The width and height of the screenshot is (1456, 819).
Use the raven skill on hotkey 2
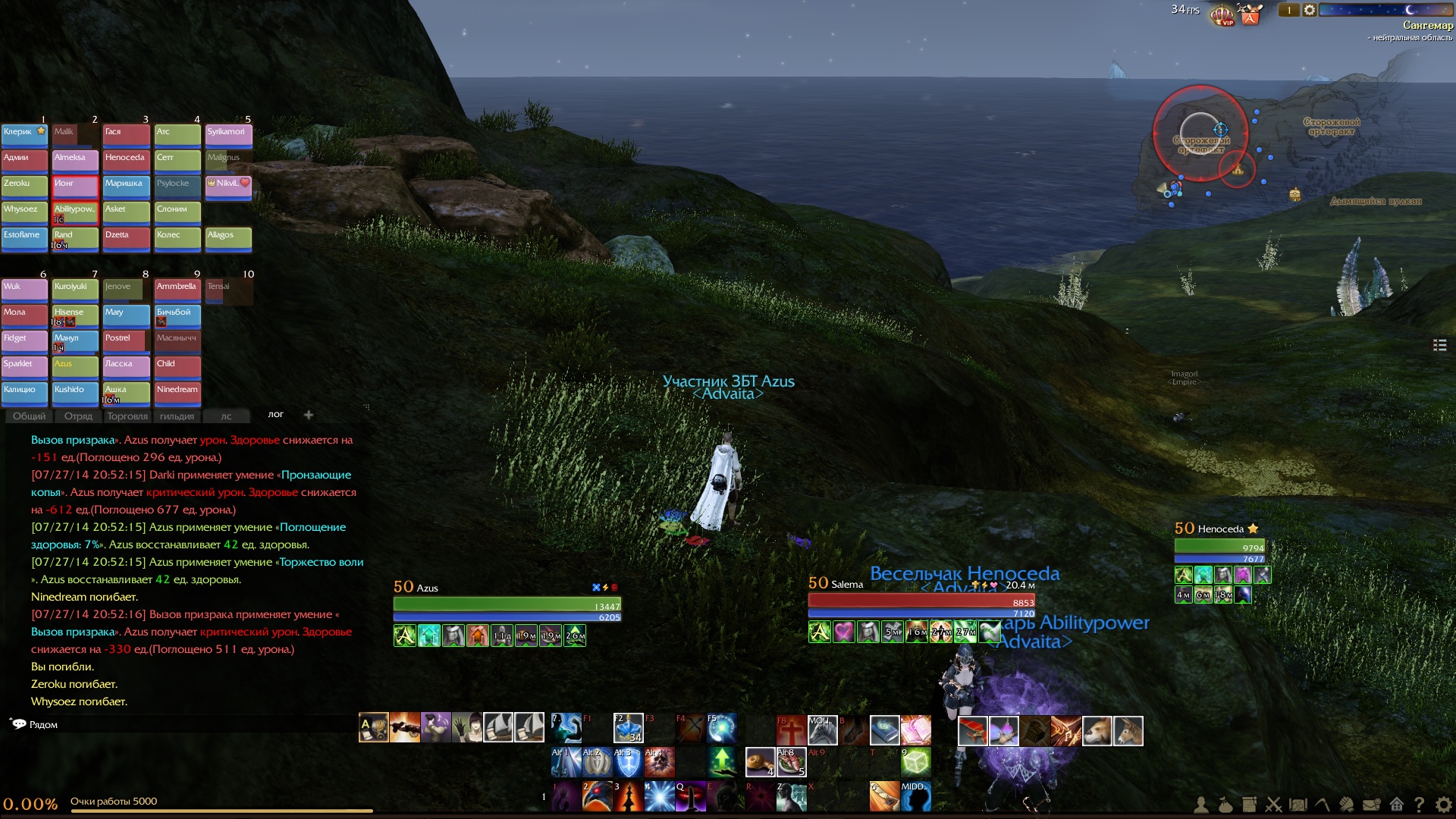point(597,796)
